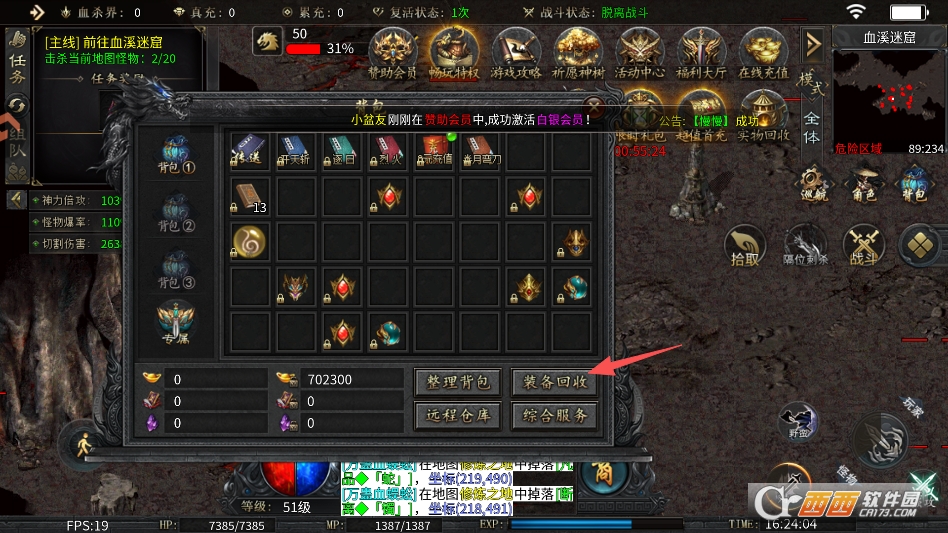Switch to 背包① bag tab
The height and width of the screenshot is (533, 948).
[x=179, y=155]
